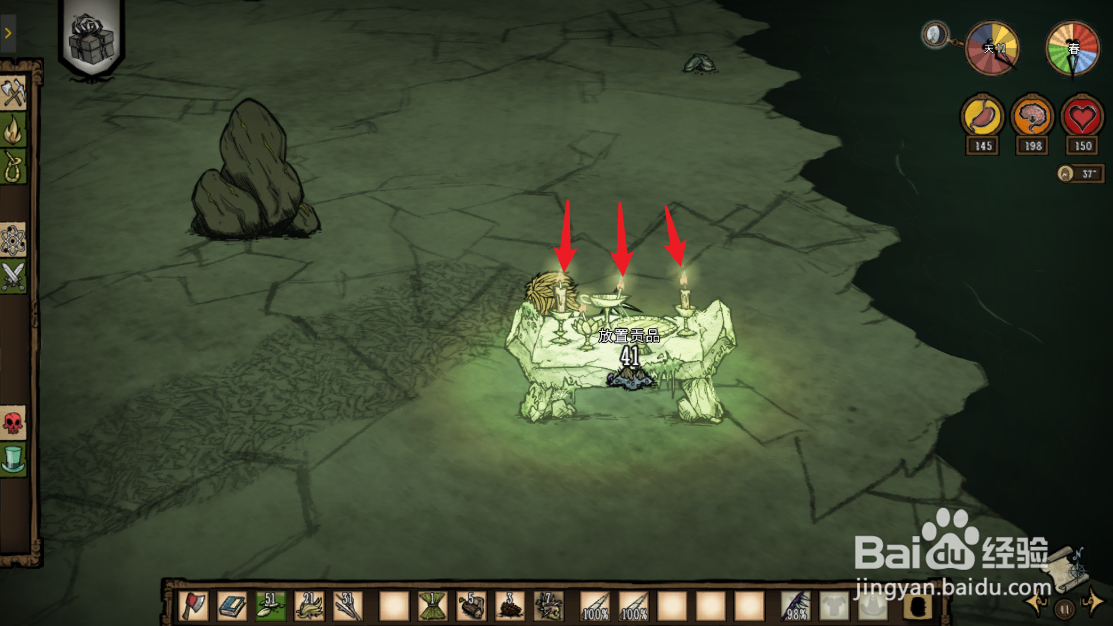Rotate camera with the left arrow
Viewport: 1113px width, 626px height.
(x=1037, y=602)
